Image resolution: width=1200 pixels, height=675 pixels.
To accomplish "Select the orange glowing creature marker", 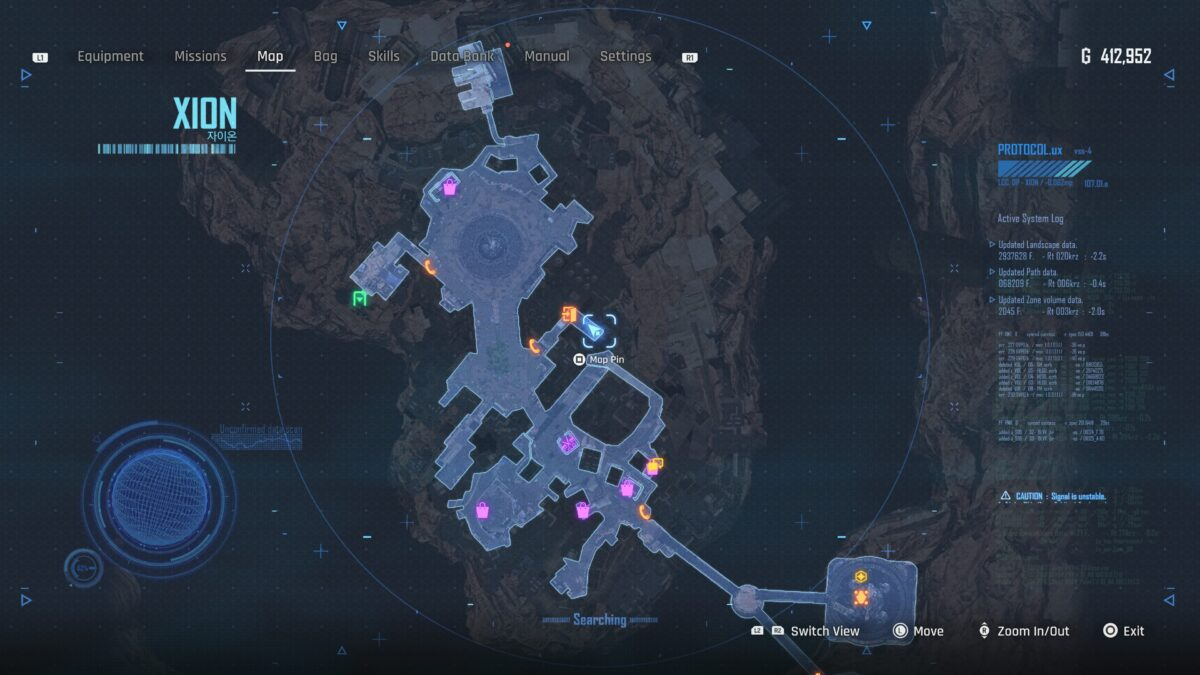I will pos(861,597).
